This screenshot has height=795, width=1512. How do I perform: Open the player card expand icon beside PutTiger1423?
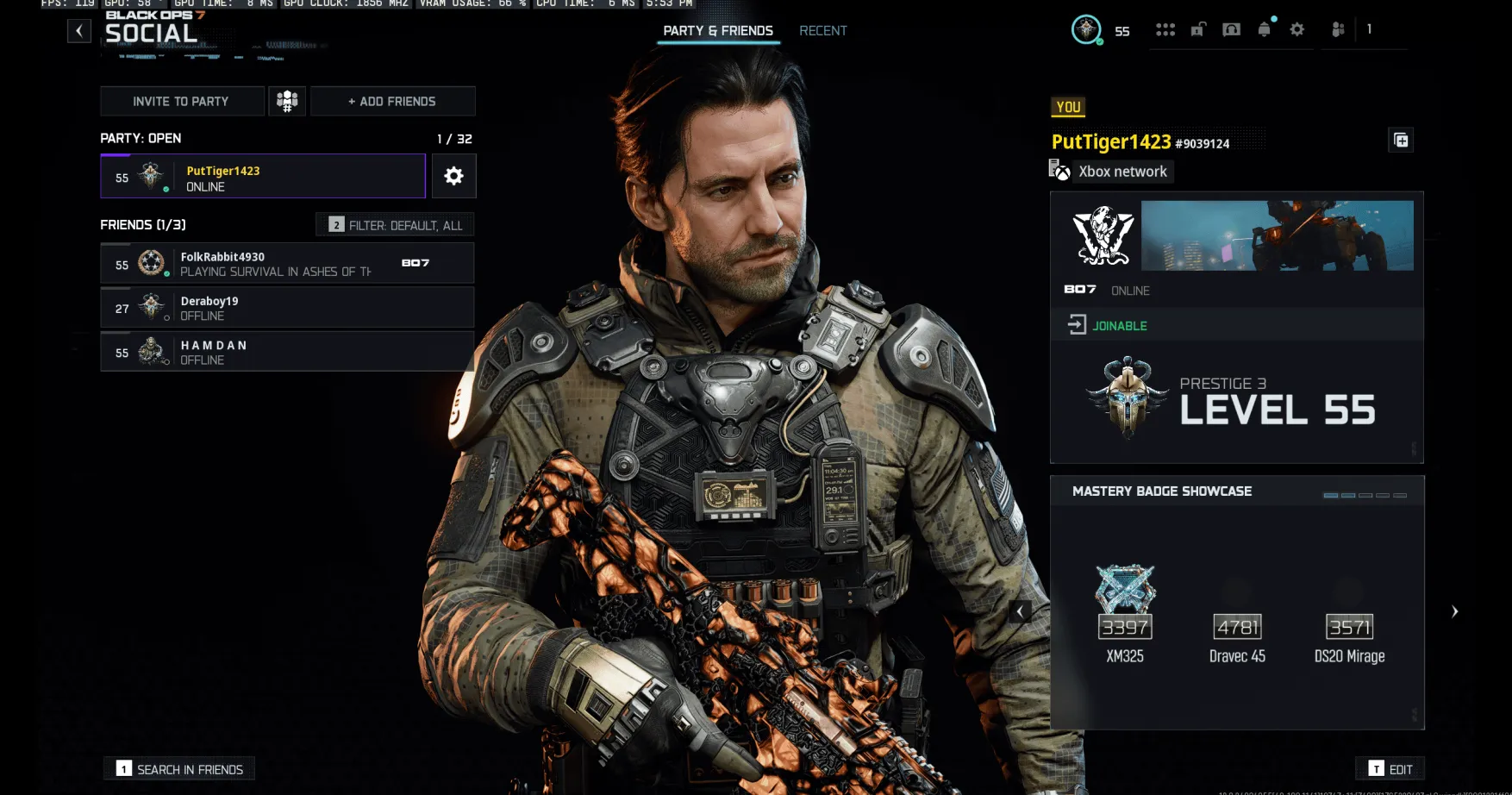tap(1401, 140)
